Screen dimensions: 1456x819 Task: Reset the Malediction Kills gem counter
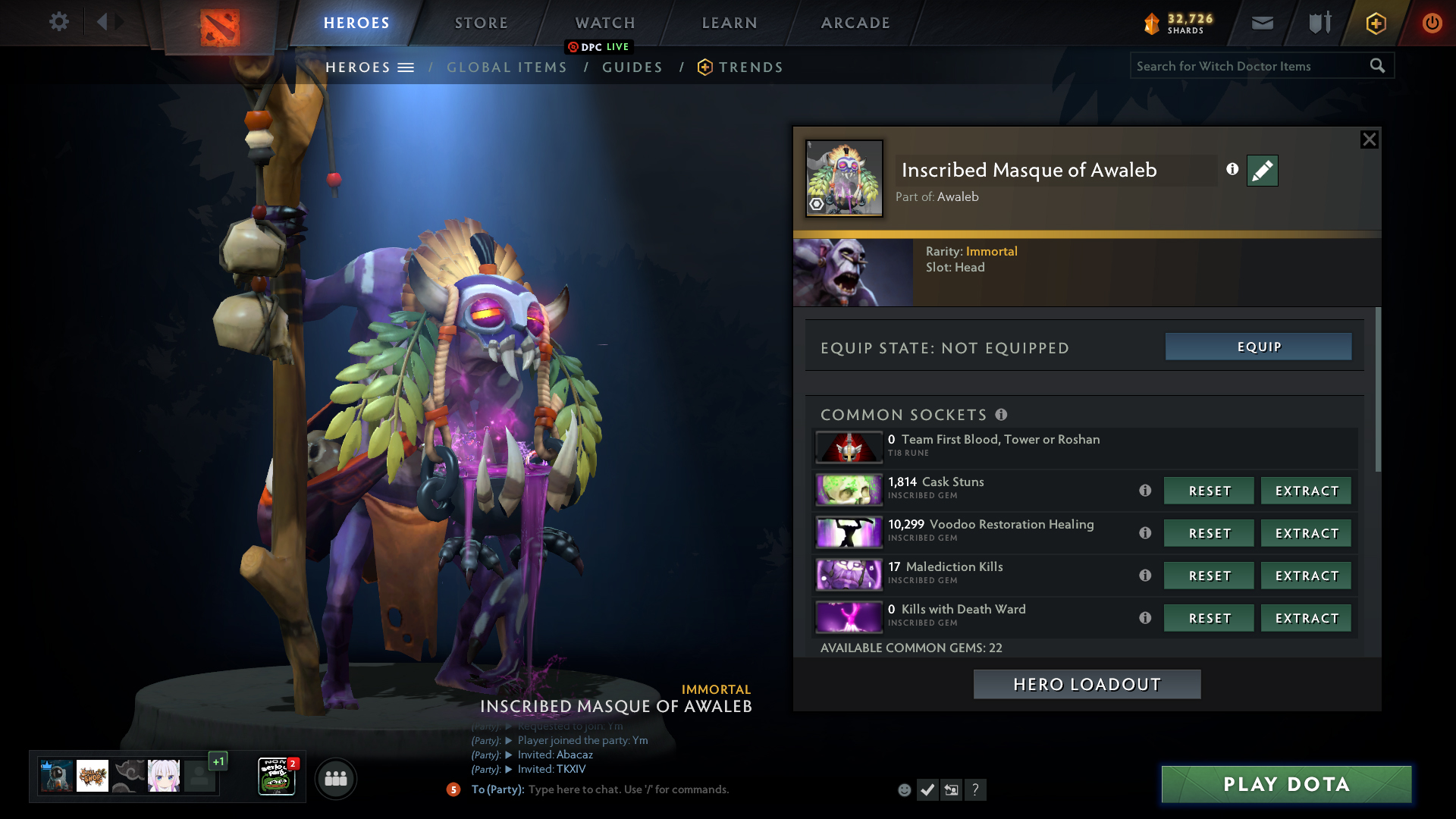[1209, 576]
